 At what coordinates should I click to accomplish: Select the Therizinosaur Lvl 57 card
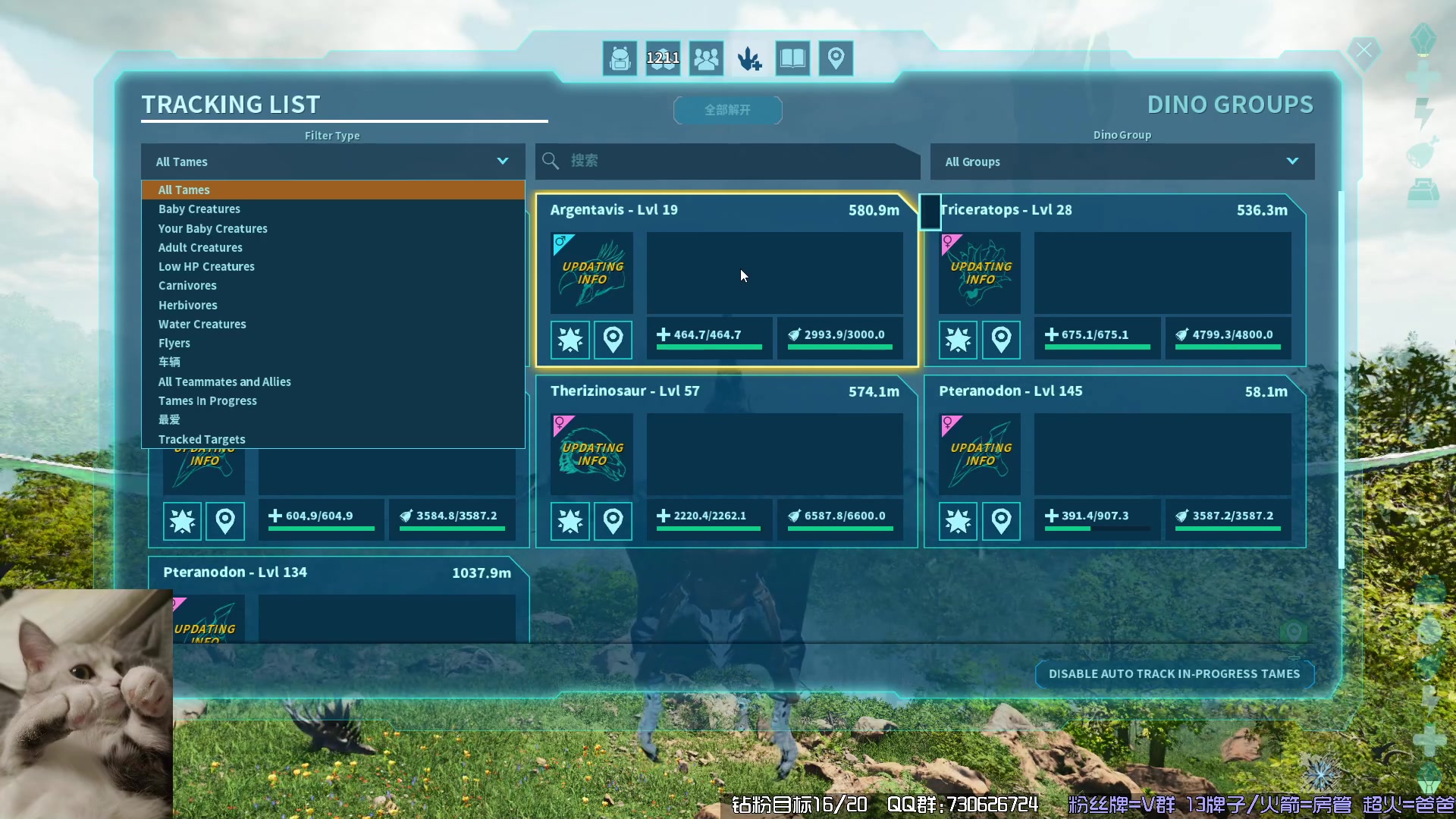coord(773,453)
